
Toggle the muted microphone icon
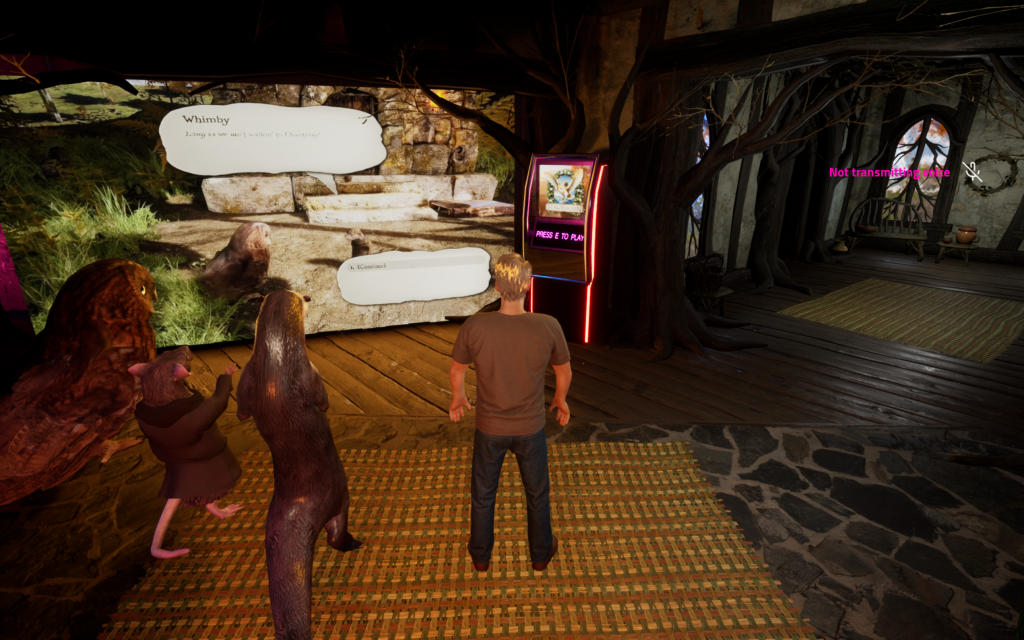click(970, 172)
